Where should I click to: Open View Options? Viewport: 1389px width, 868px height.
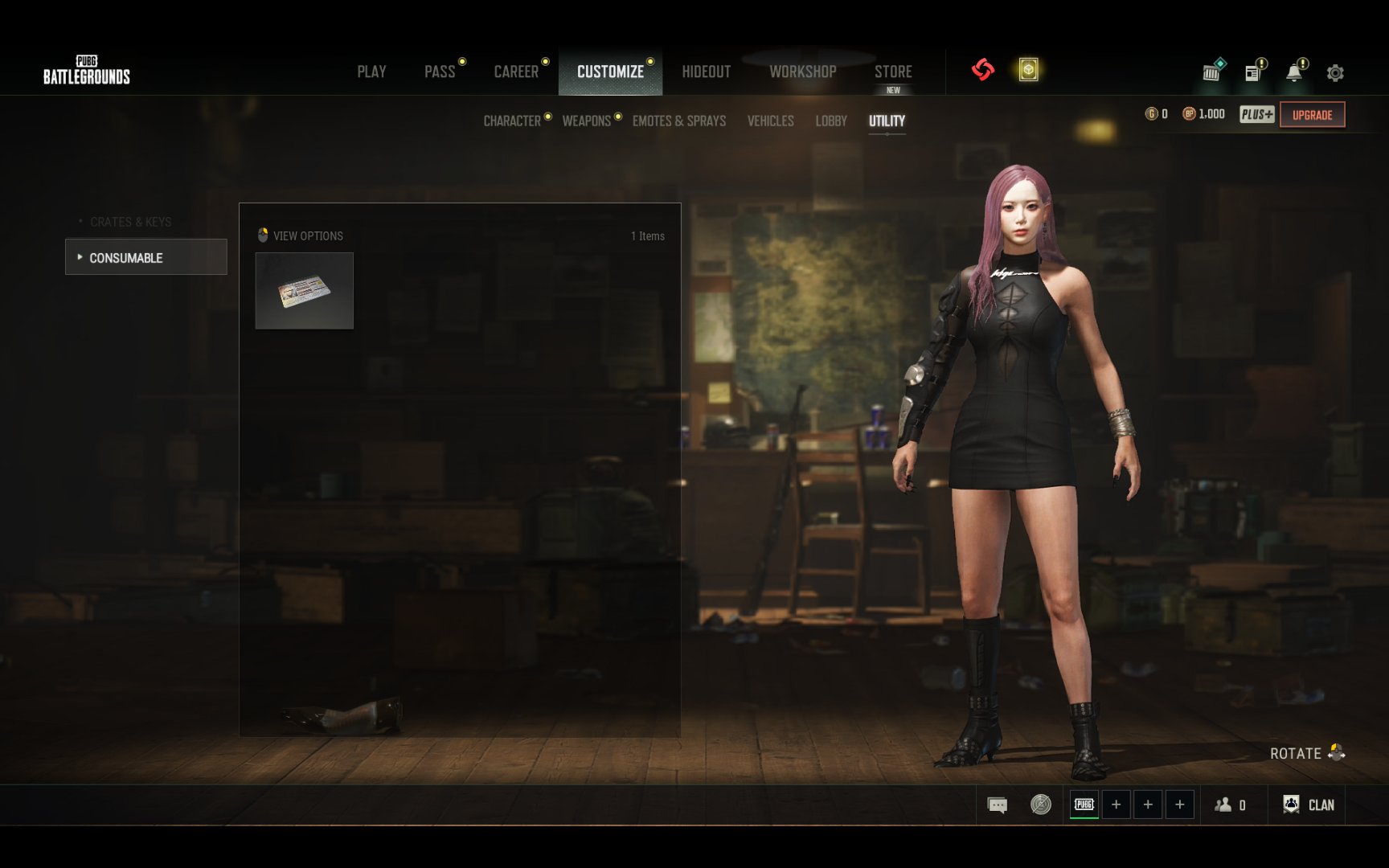click(x=301, y=235)
